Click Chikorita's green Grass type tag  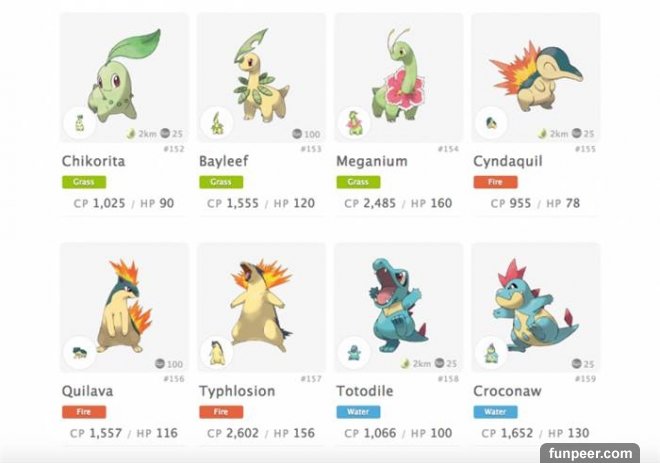pos(82,182)
